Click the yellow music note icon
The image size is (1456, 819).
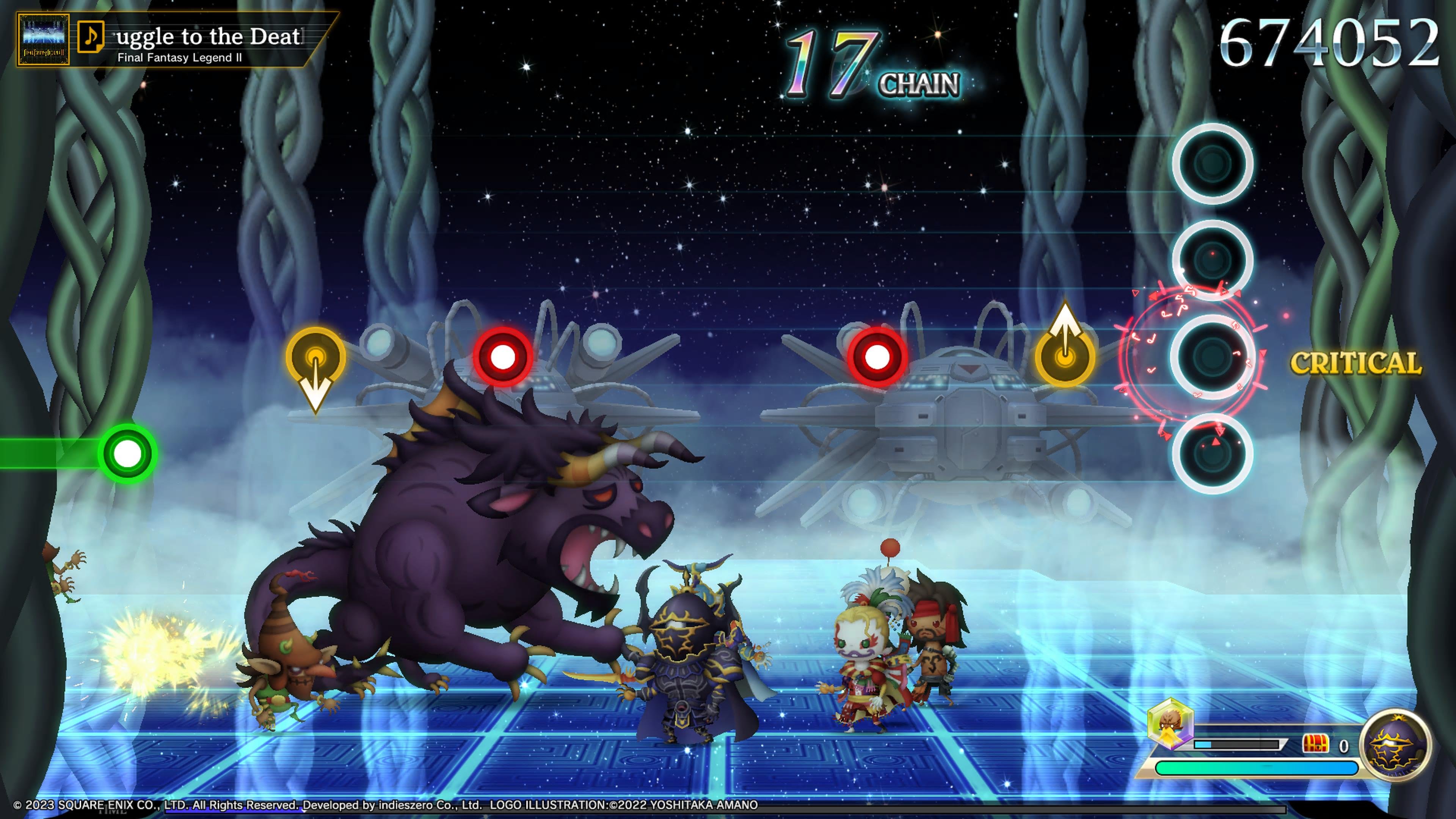coord(91,37)
